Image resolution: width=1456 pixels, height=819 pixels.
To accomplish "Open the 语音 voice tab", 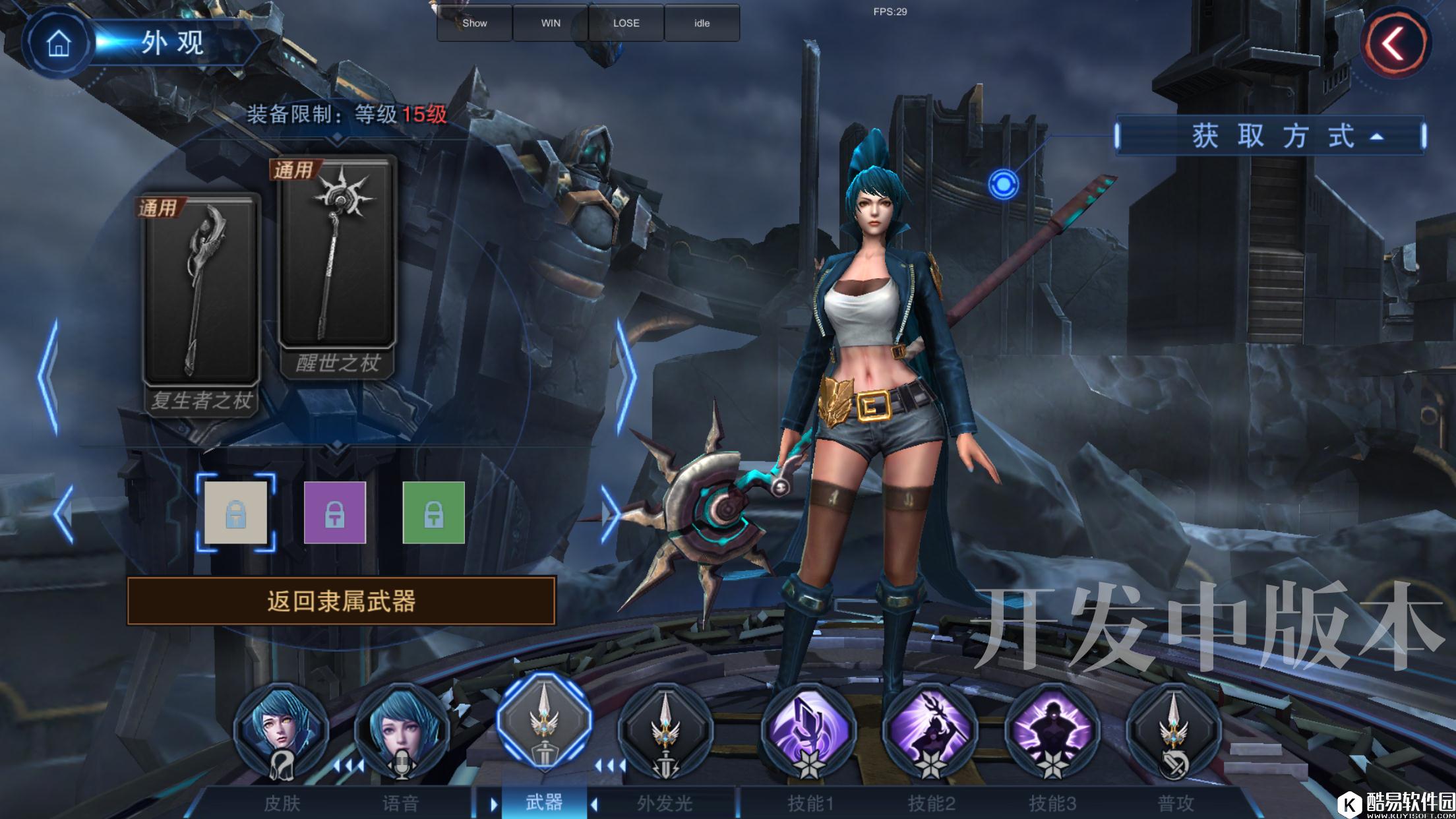I will pyautogui.click(x=402, y=732).
